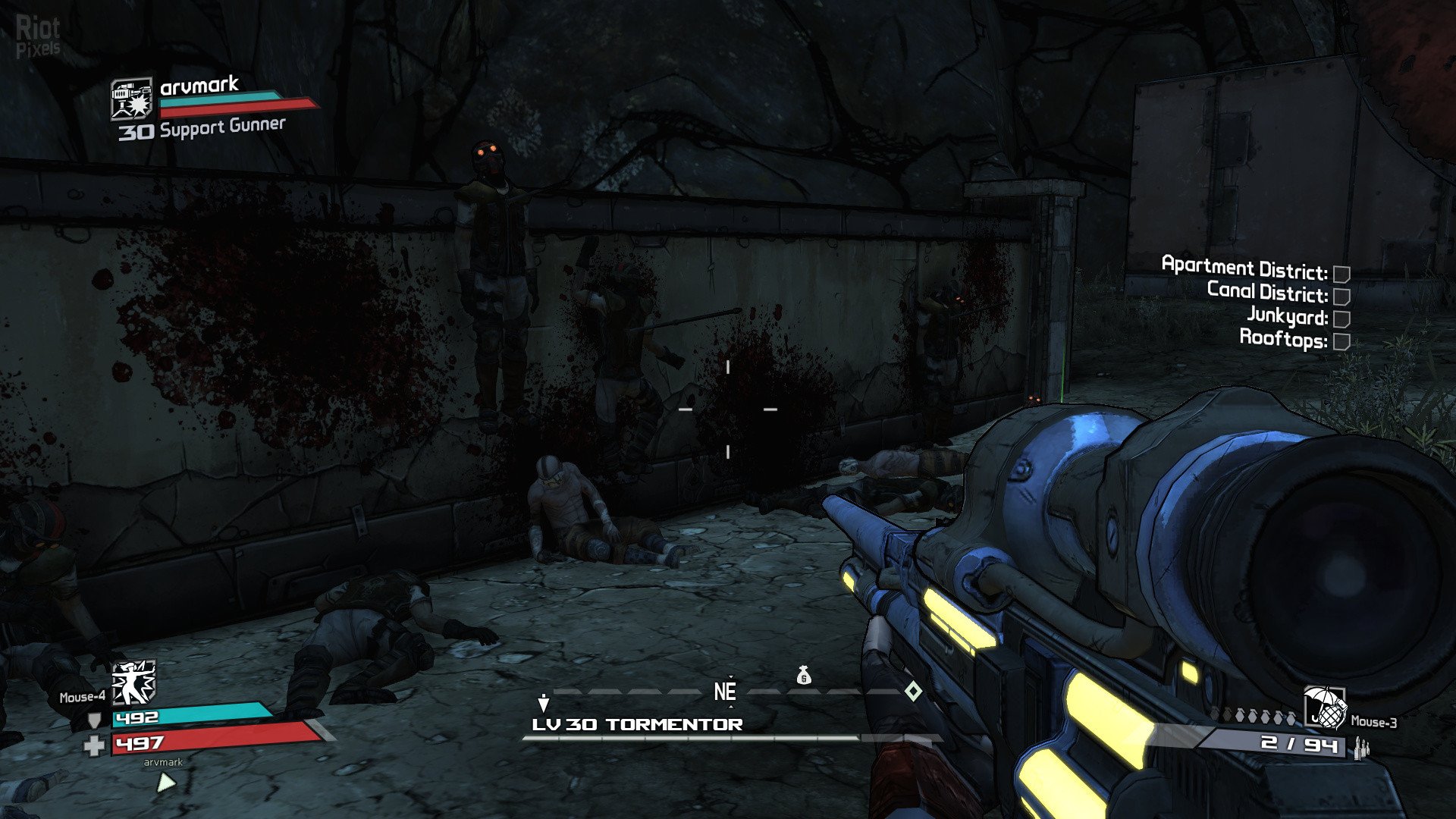Tick the Junkyard objective box
Viewport: 1456px width, 819px height.
click(x=1341, y=318)
